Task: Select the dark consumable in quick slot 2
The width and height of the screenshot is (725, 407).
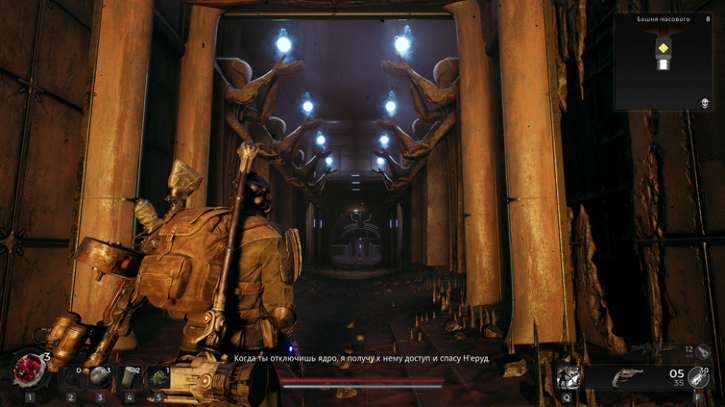Action: click(71, 378)
